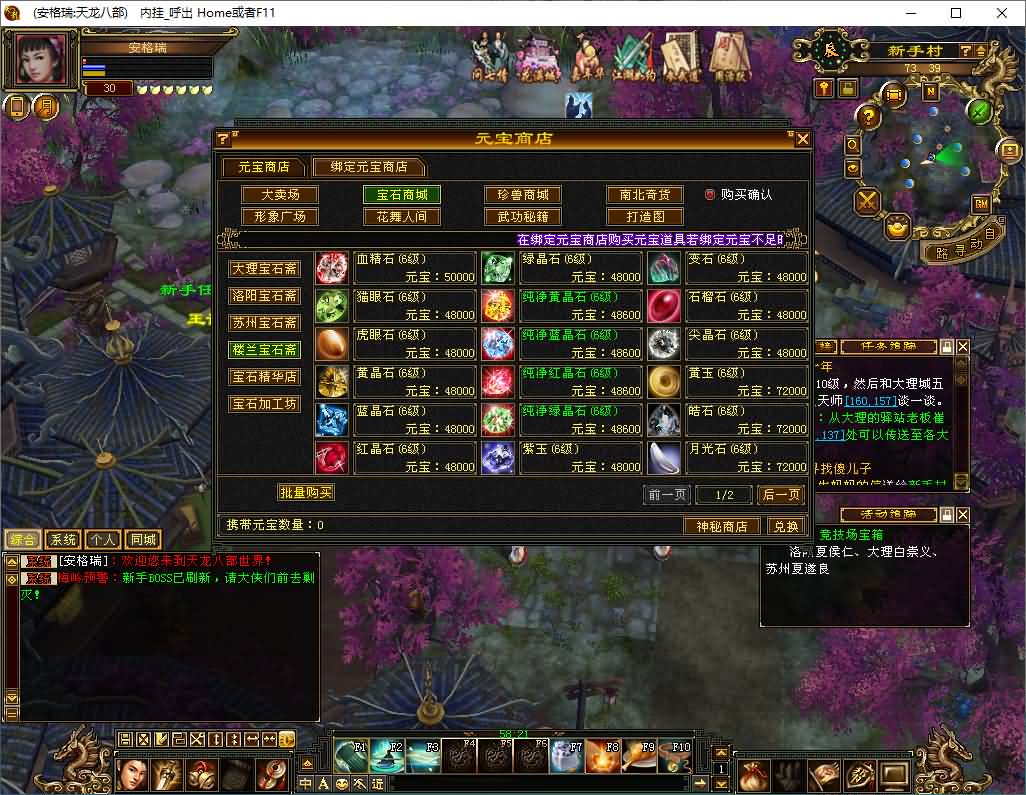Viewport: 1026px width, 795px height.
Task: Switch to the 绑定元宝商店 tab
Action: pyautogui.click(x=368, y=167)
